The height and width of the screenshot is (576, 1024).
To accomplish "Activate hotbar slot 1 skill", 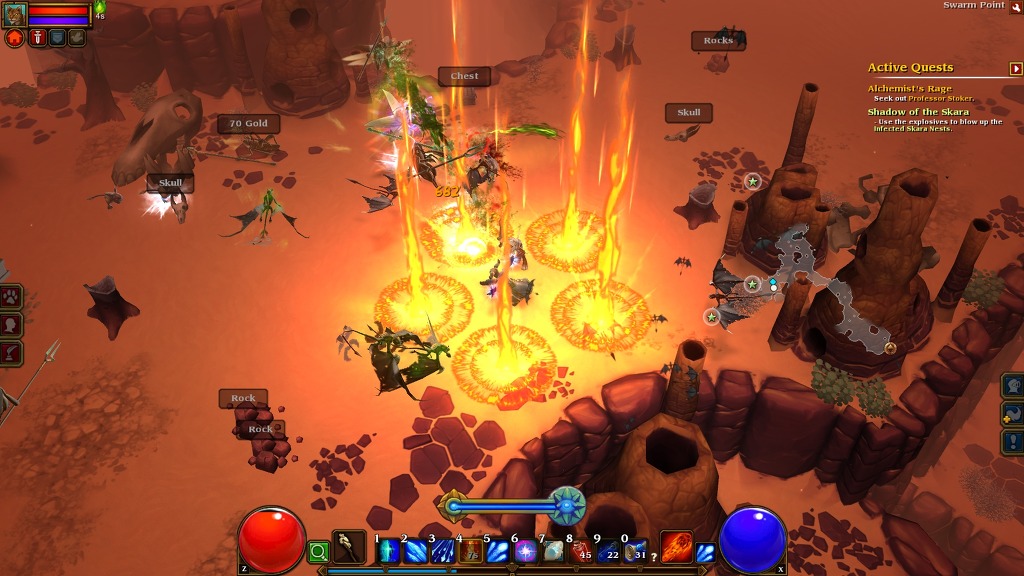I will [388, 551].
